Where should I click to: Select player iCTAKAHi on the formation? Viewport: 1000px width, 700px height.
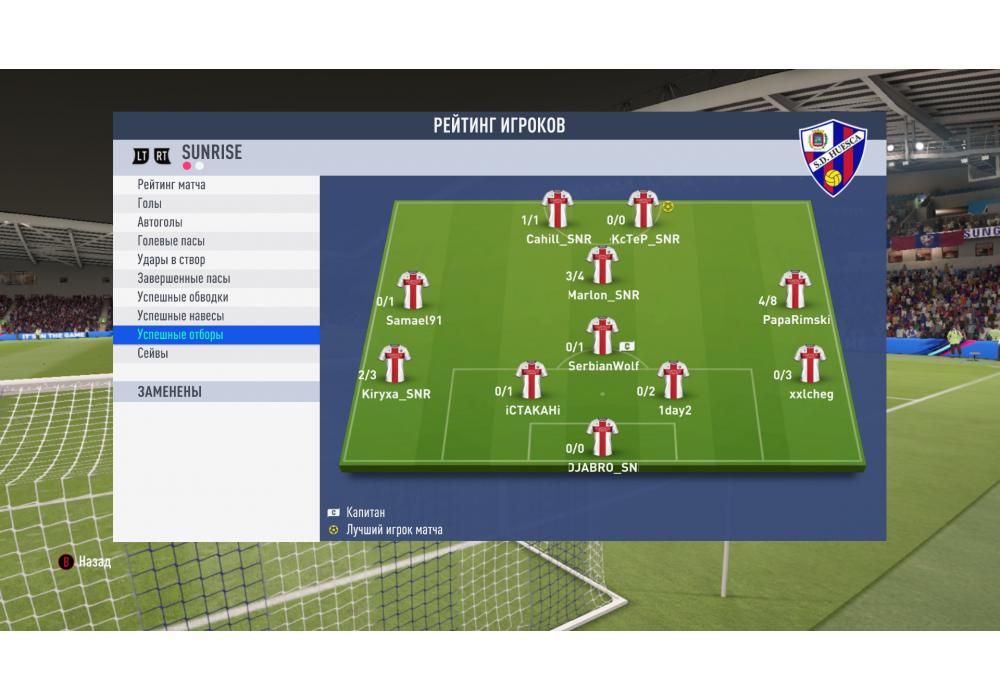531,381
